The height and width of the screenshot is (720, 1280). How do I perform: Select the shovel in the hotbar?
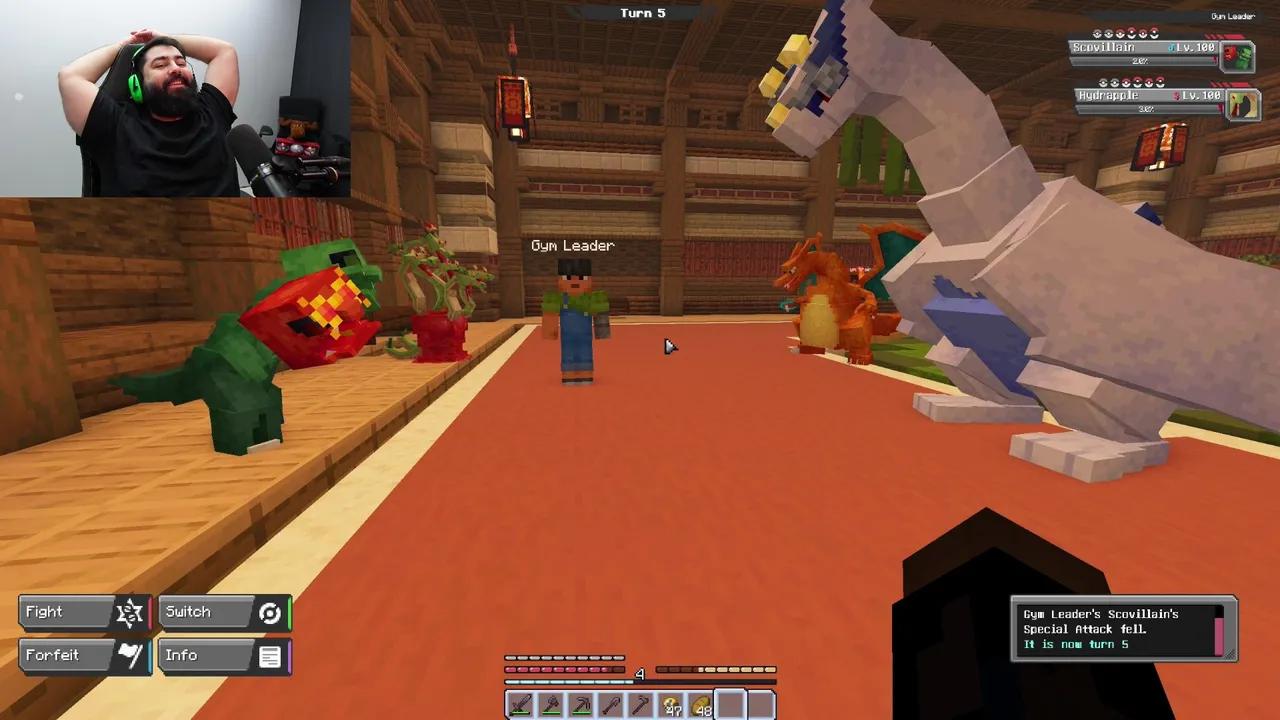[613, 705]
